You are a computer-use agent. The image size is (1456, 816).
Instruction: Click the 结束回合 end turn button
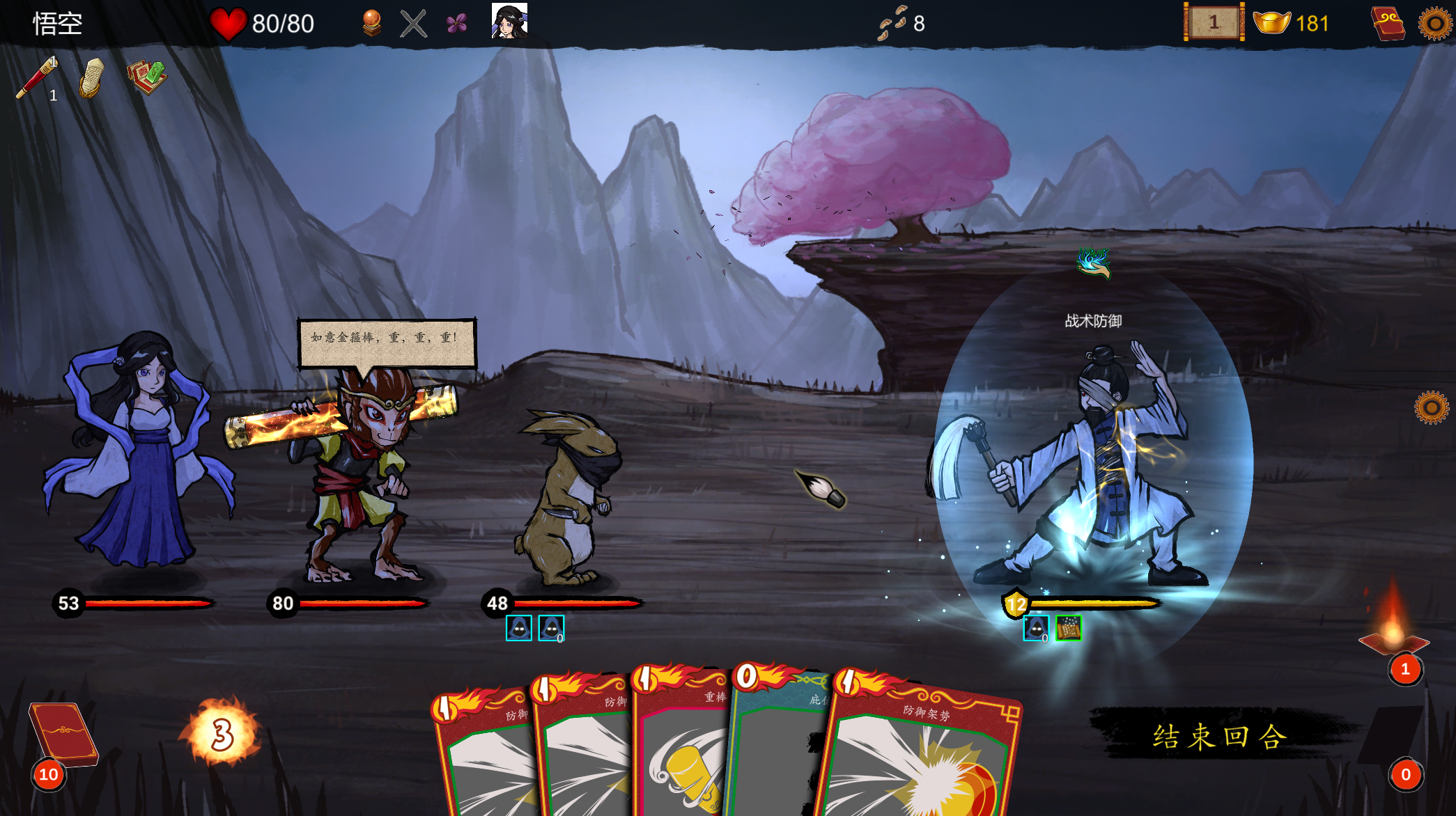pyautogui.click(x=1218, y=736)
